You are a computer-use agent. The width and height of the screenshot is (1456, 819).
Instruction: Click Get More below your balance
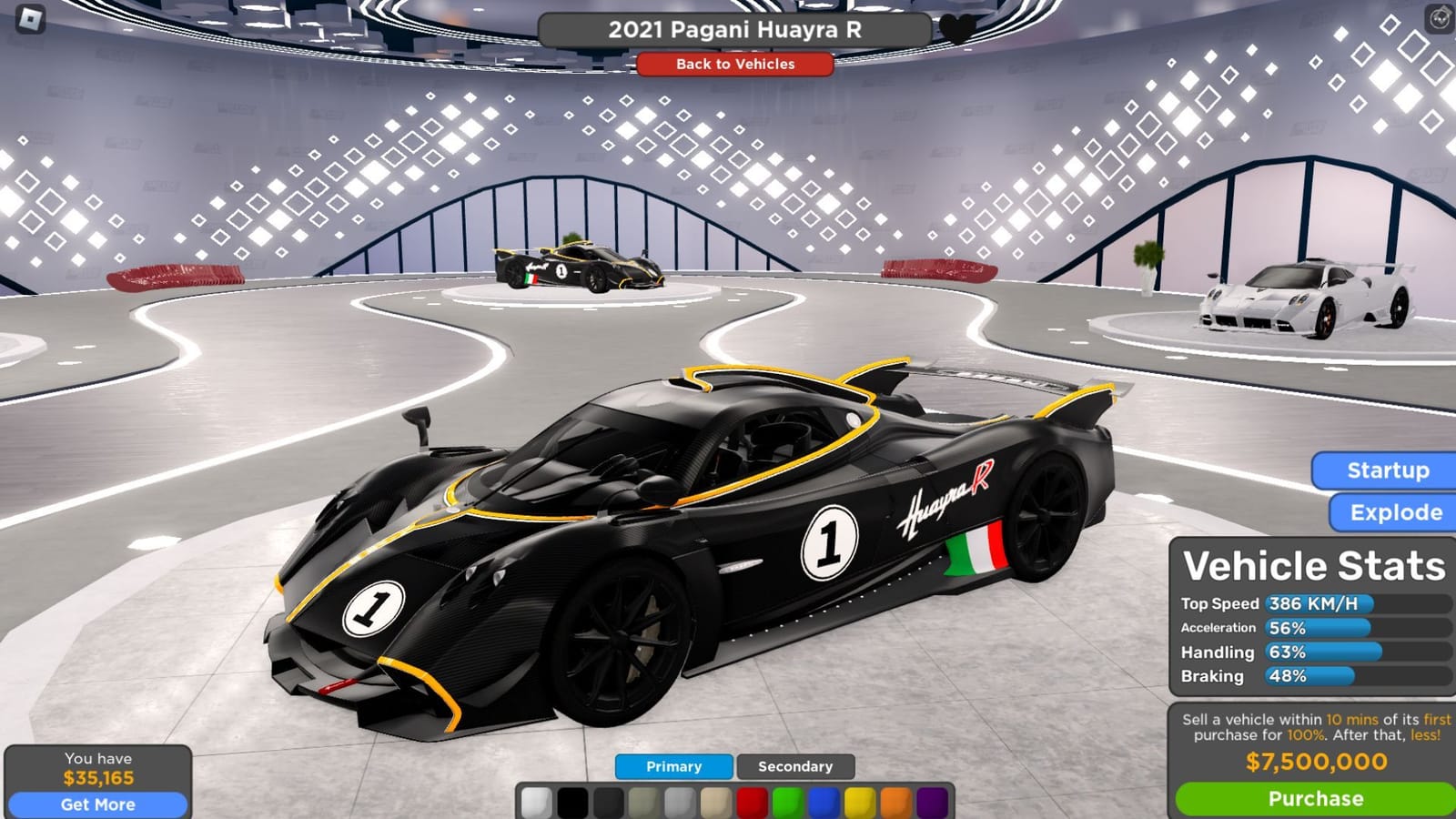(x=98, y=804)
